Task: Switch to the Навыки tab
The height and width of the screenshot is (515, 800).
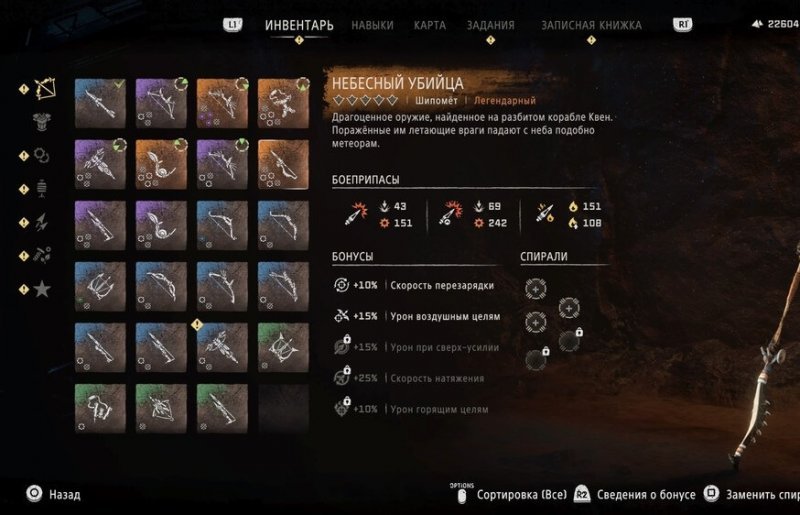Action: pyautogui.click(x=372, y=25)
